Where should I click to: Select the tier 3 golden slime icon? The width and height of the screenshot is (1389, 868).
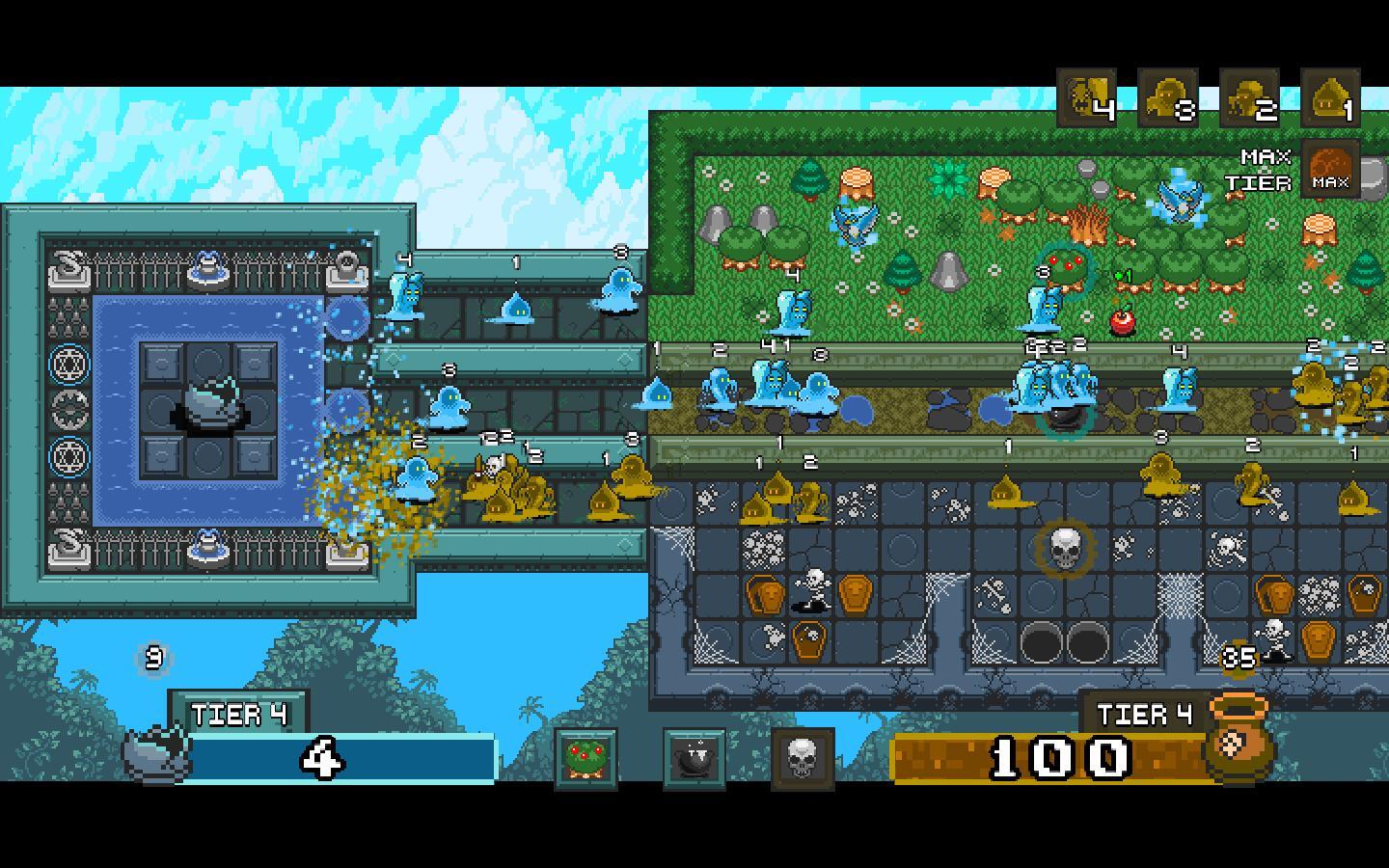[x=1167, y=96]
